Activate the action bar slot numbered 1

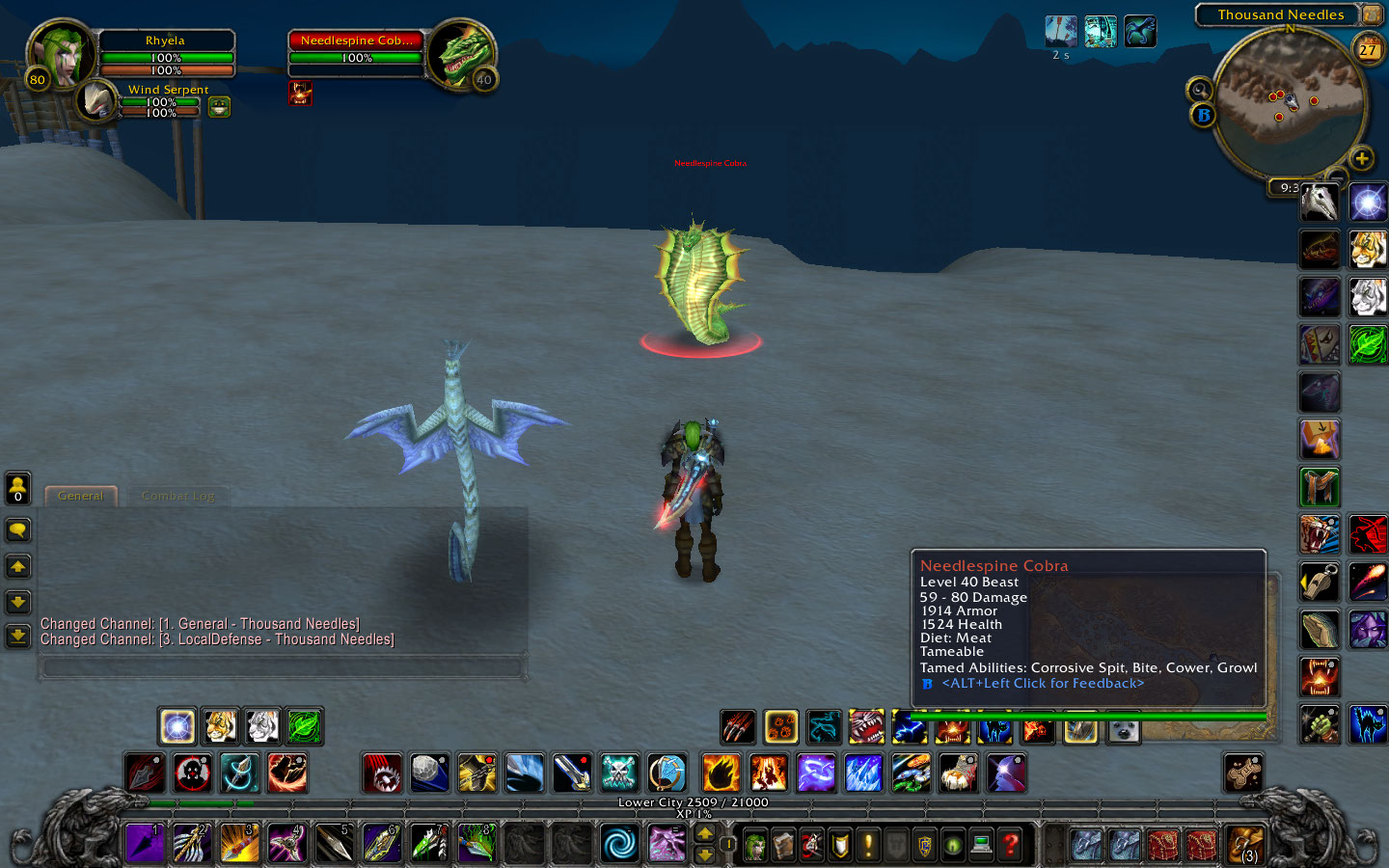tap(145, 843)
